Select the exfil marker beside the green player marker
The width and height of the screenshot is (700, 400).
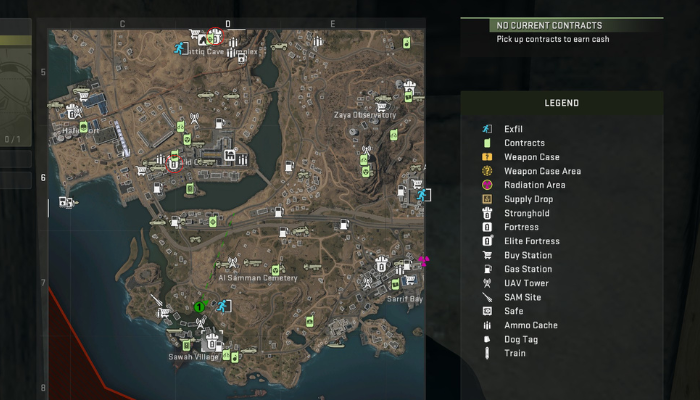(x=223, y=305)
